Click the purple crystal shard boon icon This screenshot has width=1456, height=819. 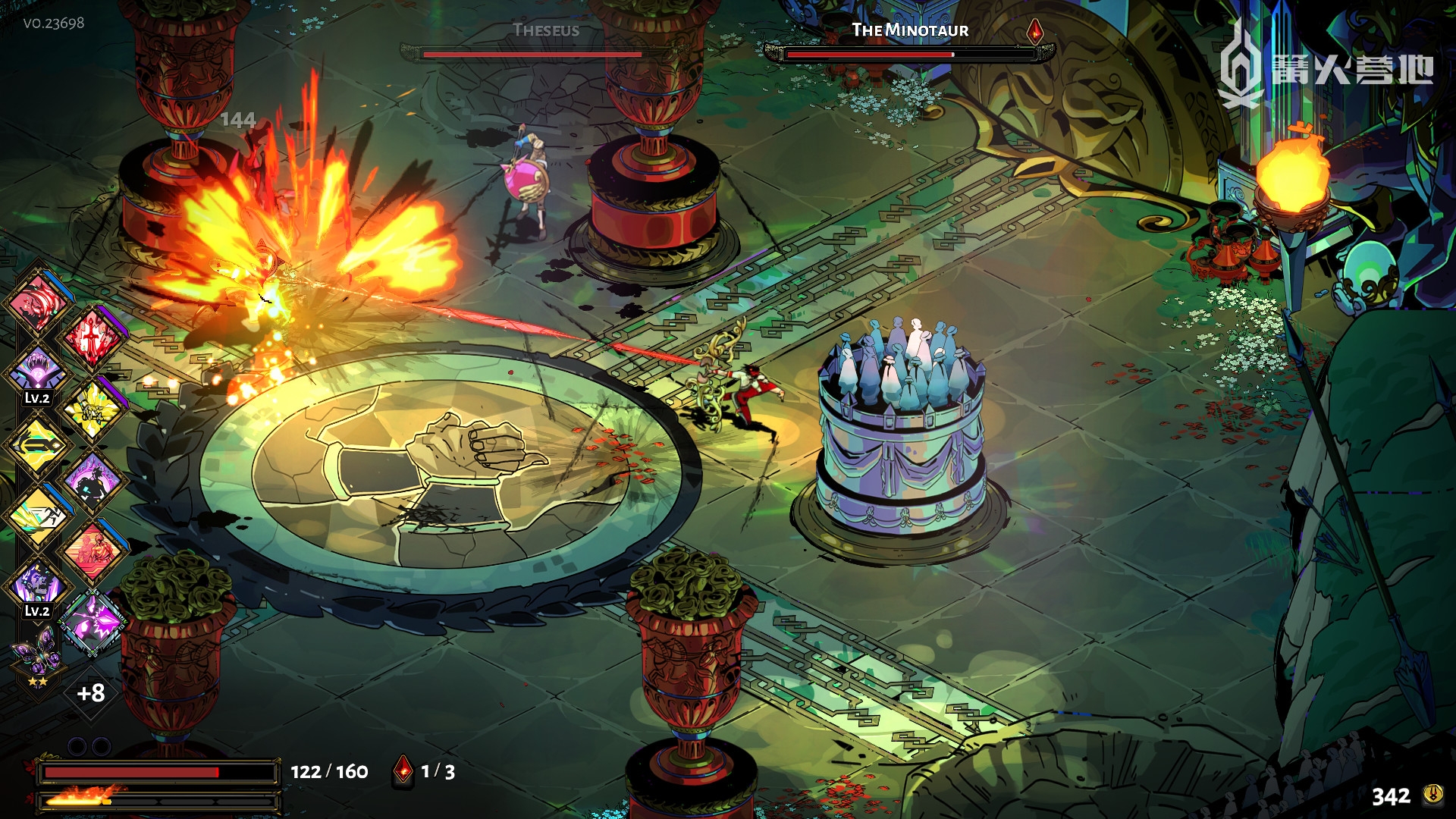click(x=93, y=622)
